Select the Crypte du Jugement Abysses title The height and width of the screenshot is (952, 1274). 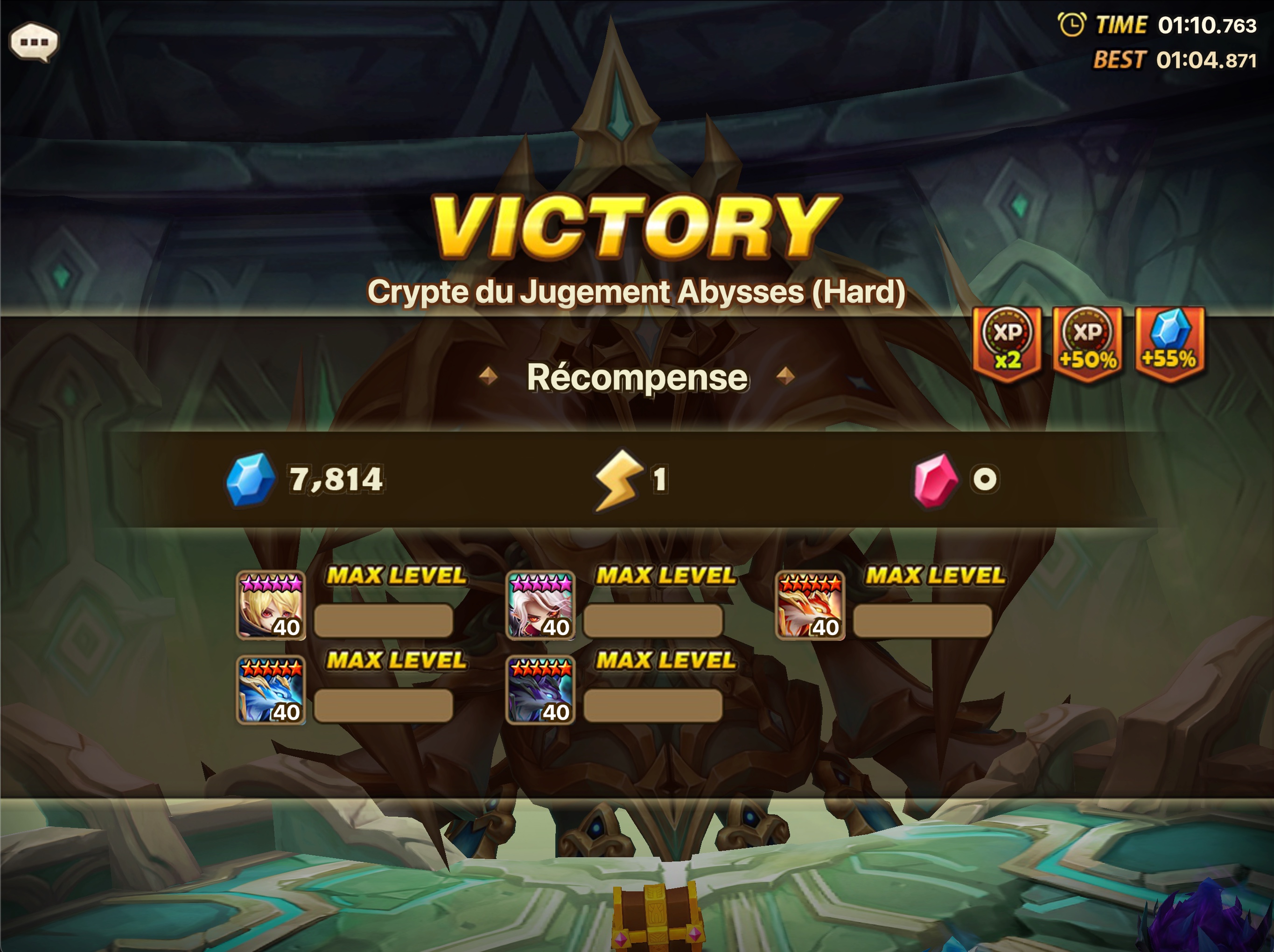(x=637, y=293)
